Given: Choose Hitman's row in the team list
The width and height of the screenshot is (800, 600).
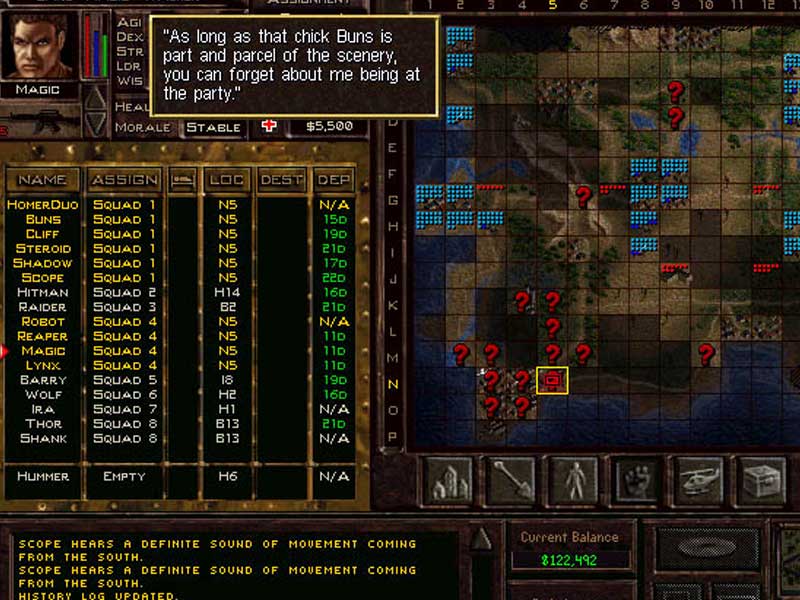Looking at the screenshot, I should (x=43, y=292).
